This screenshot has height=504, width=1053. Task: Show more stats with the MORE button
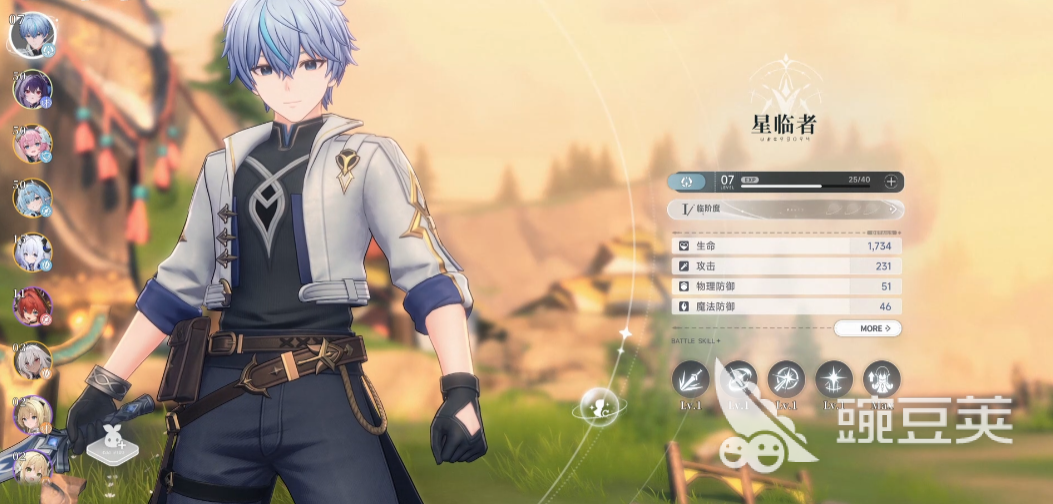pyautogui.click(x=867, y=328)
